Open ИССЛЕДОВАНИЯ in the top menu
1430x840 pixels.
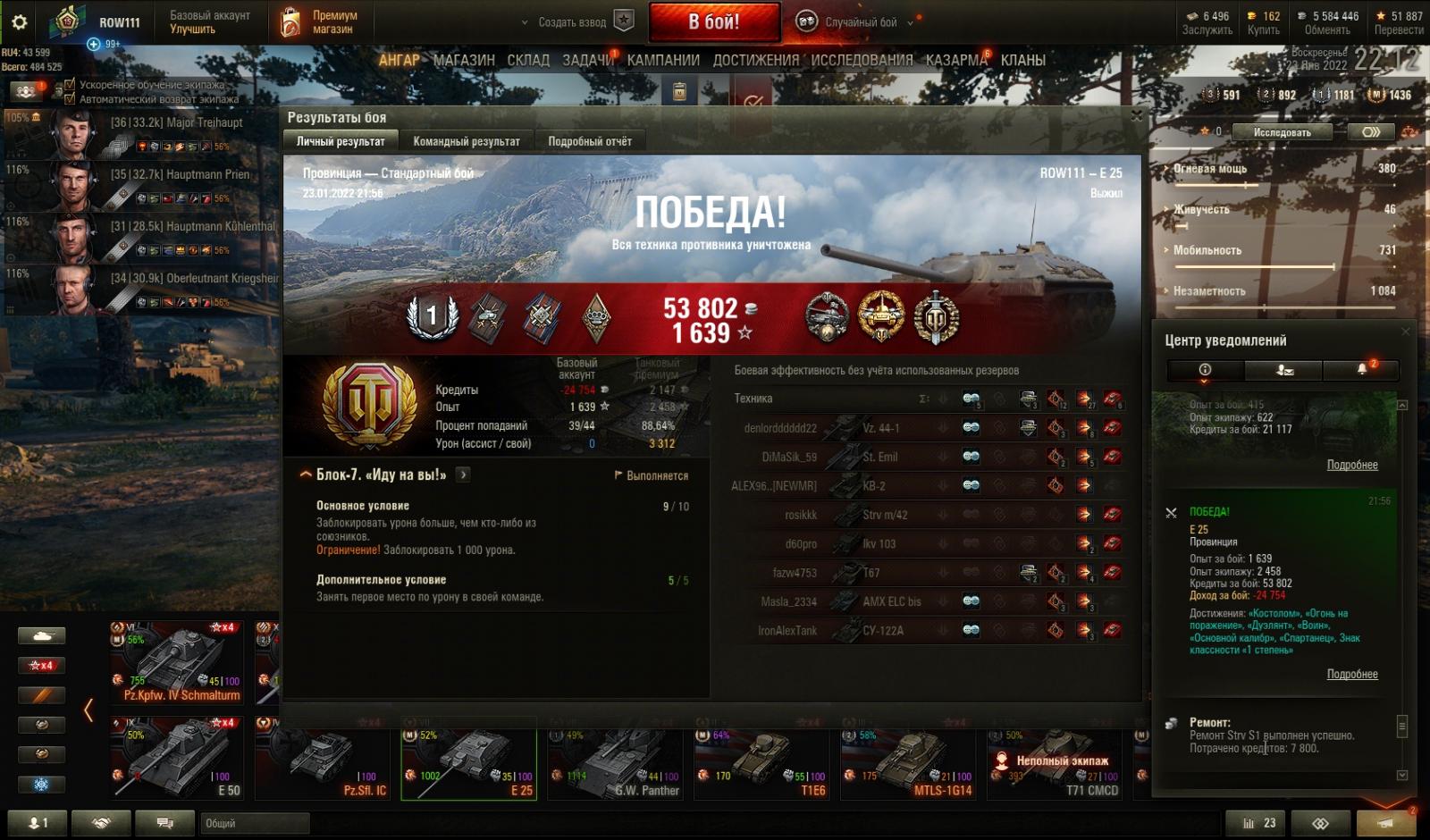(x=862, y=60)
